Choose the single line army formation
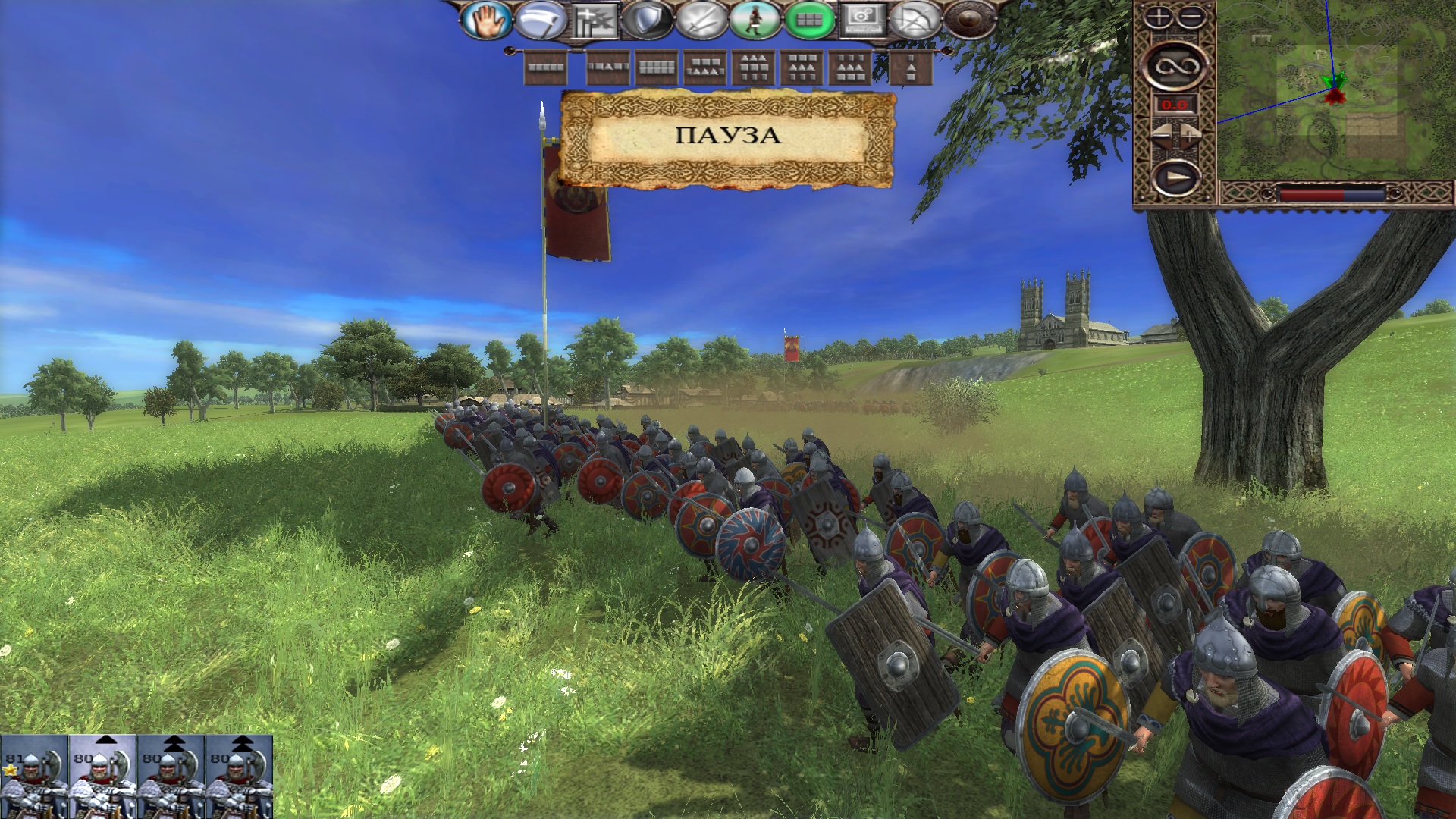Viewport: 1456px width, 819px height. [x=546, y=67]
